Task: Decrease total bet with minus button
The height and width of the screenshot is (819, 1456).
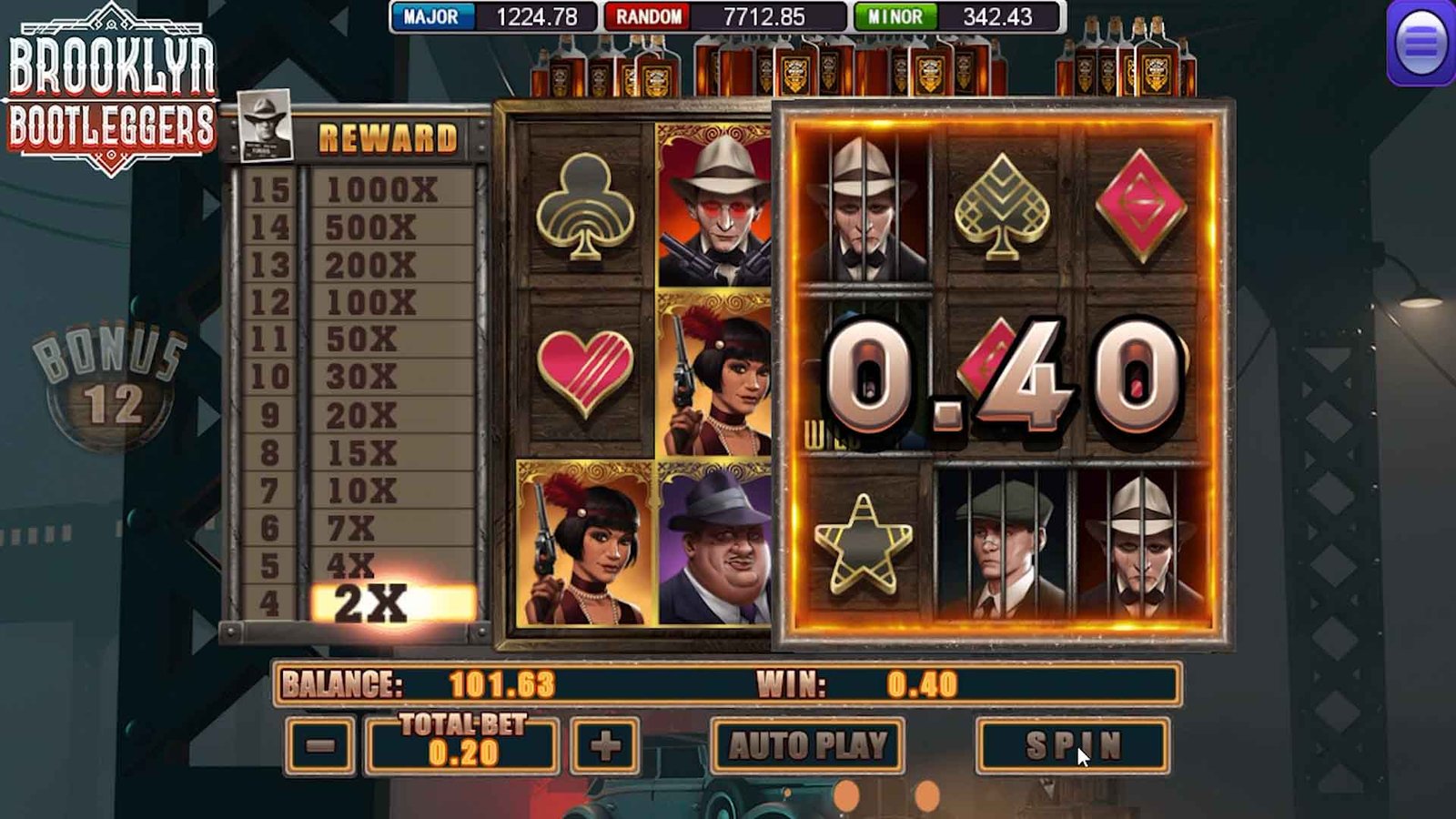Action: point(320,746)
